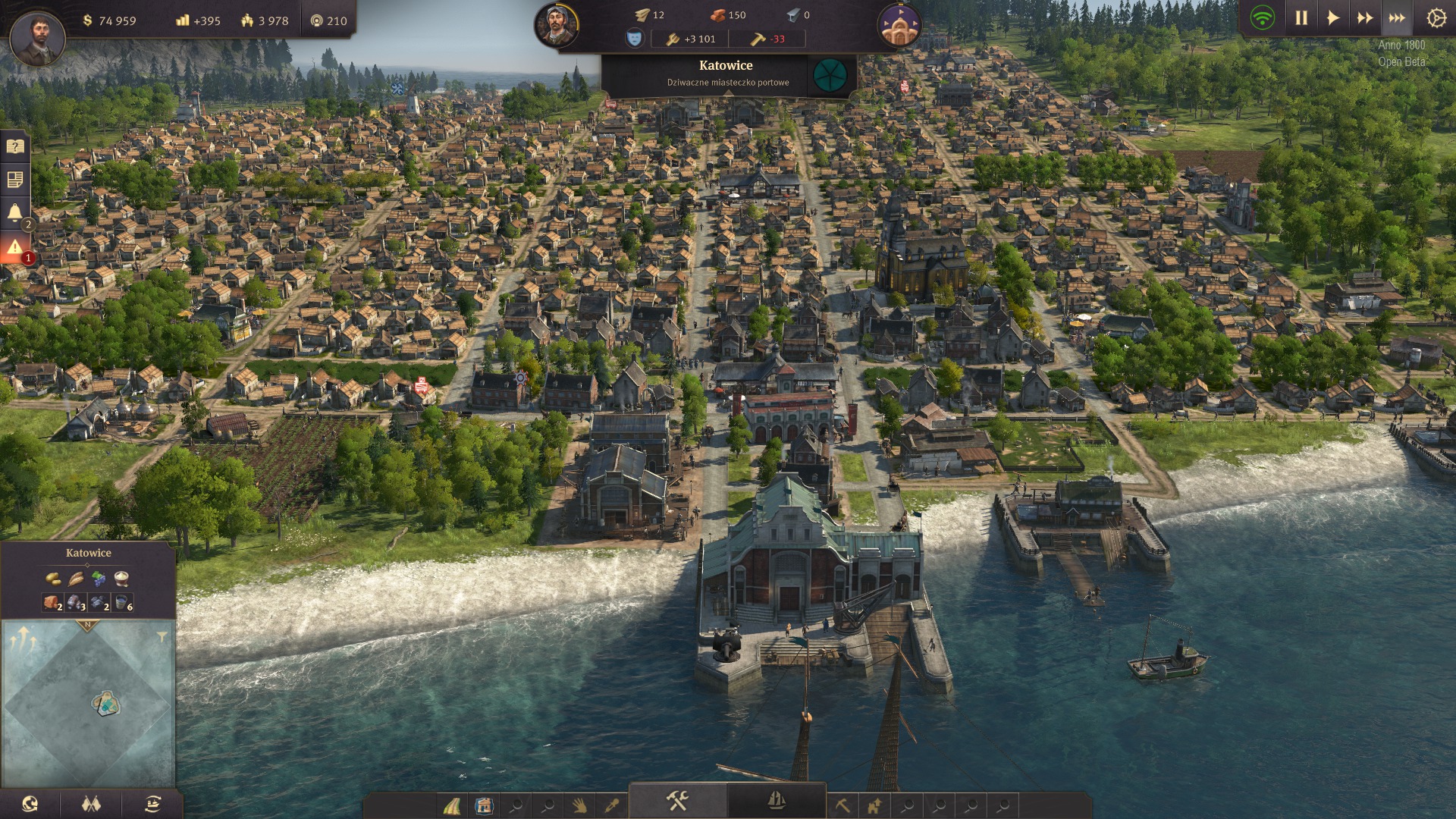Open the player profile portrait
Screen dimensions: 1456x819
(37, 37)
